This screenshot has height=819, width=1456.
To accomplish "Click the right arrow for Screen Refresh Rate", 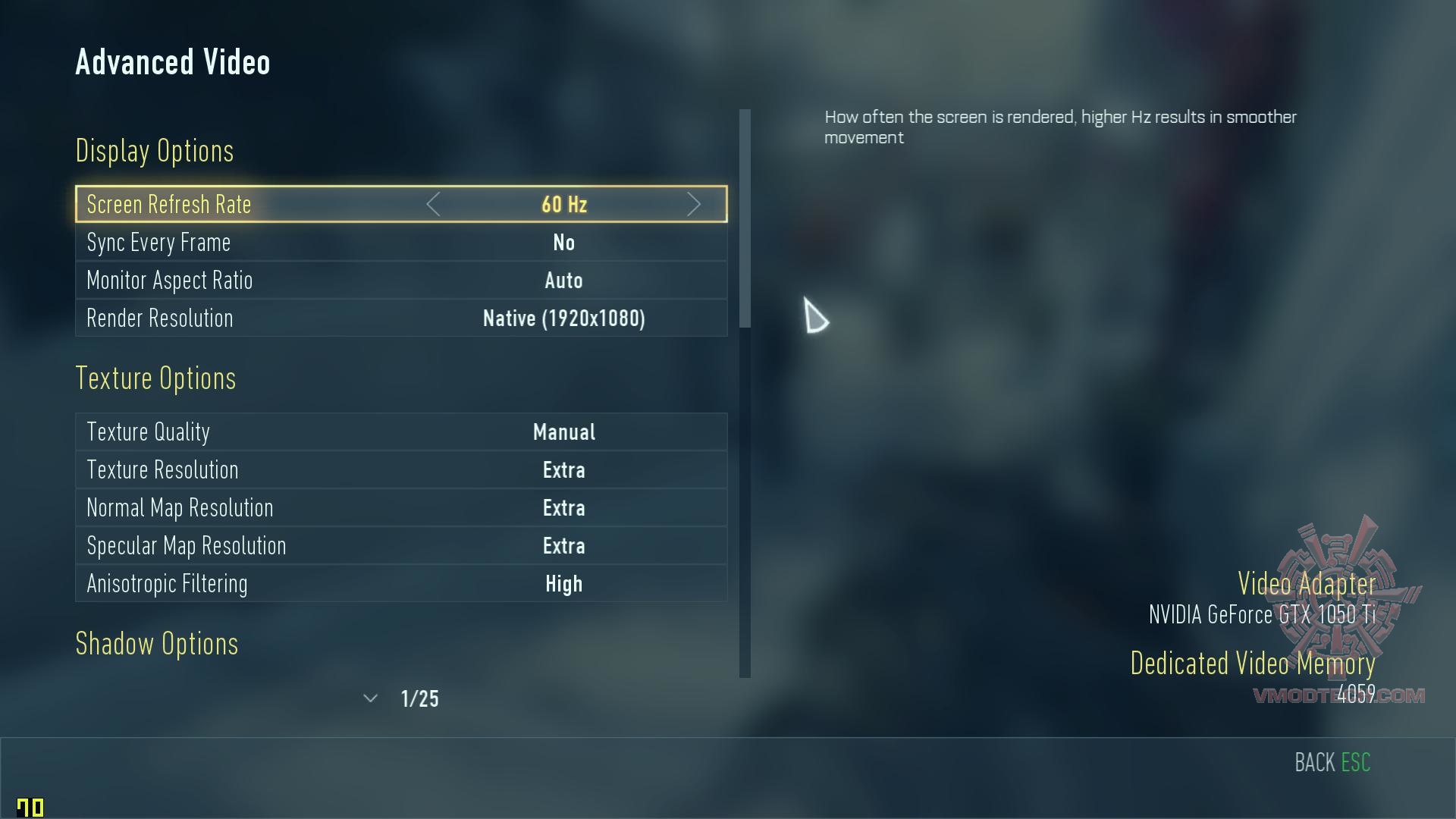I will pyautogui.click(x=693, y=205).
